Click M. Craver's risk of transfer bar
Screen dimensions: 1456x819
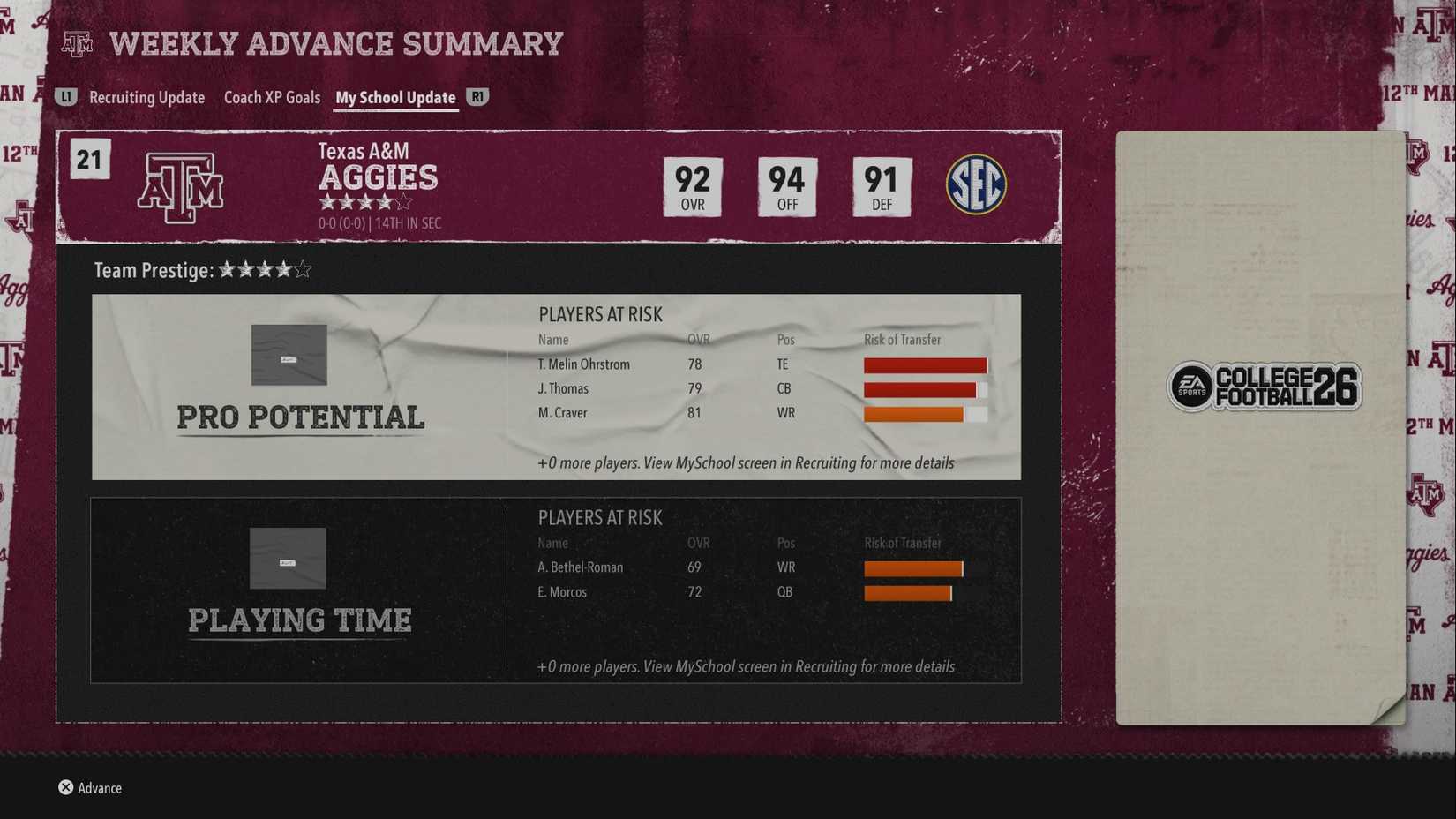(925, 412)
